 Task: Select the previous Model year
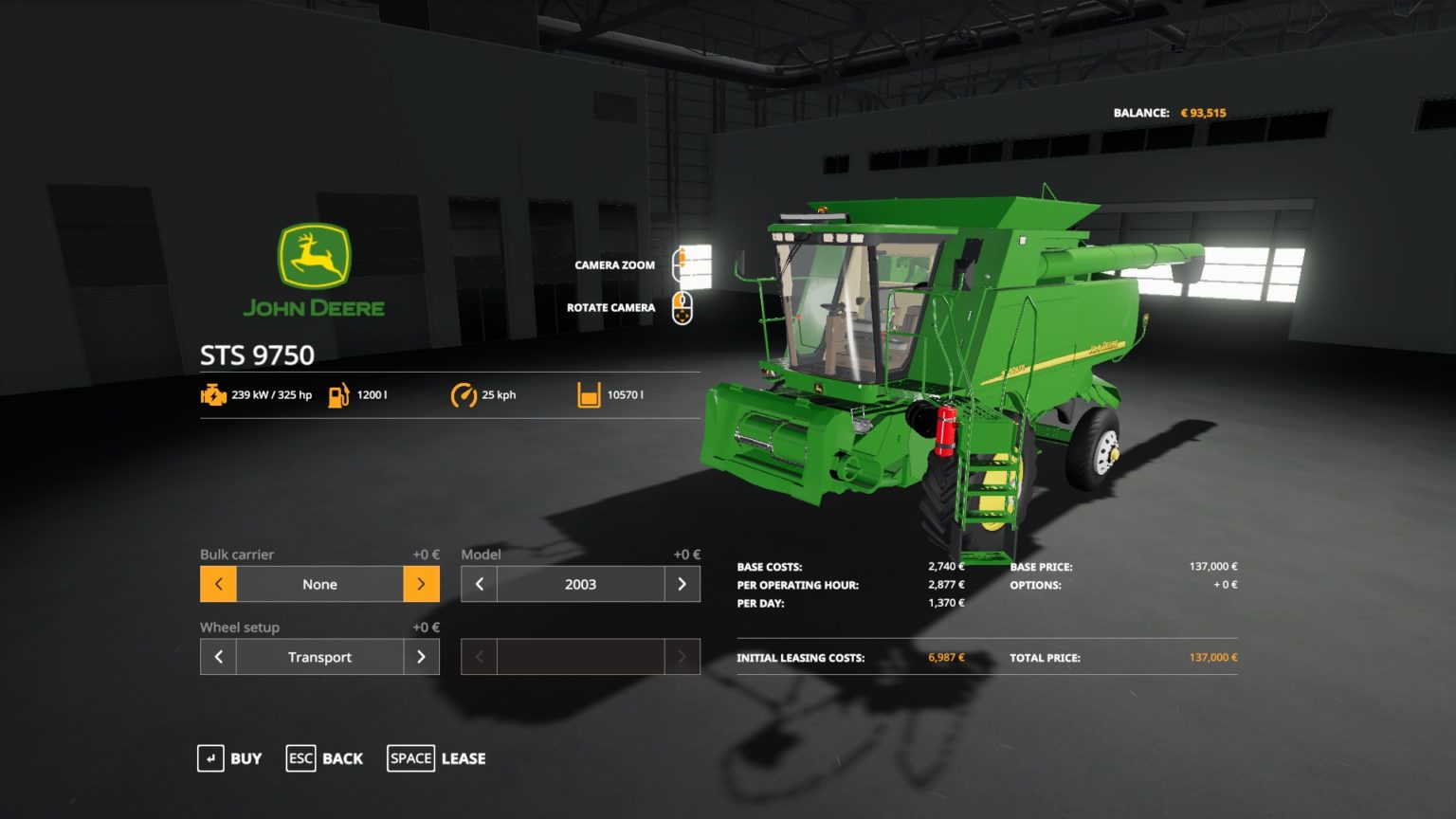point(478,584)
